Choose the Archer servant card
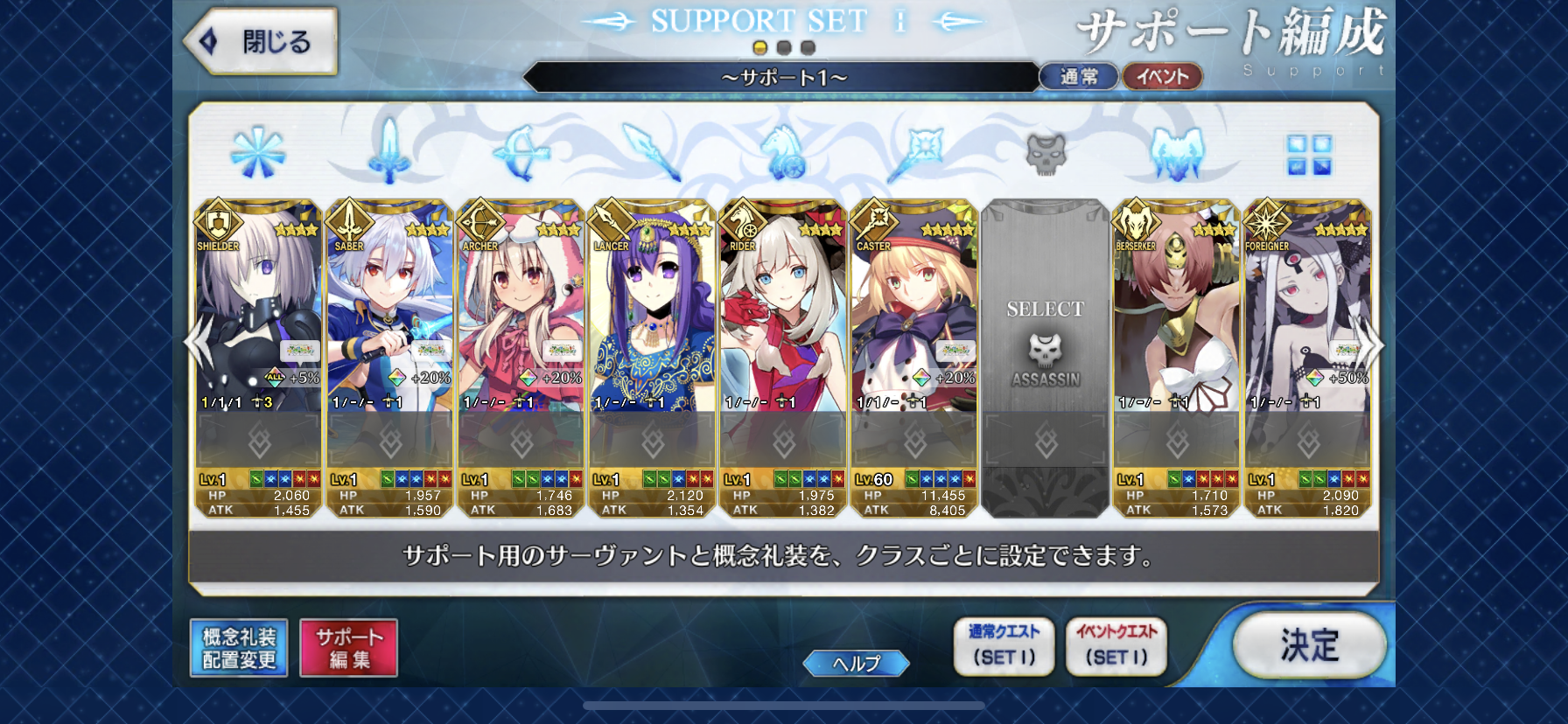 coord(521,315)
